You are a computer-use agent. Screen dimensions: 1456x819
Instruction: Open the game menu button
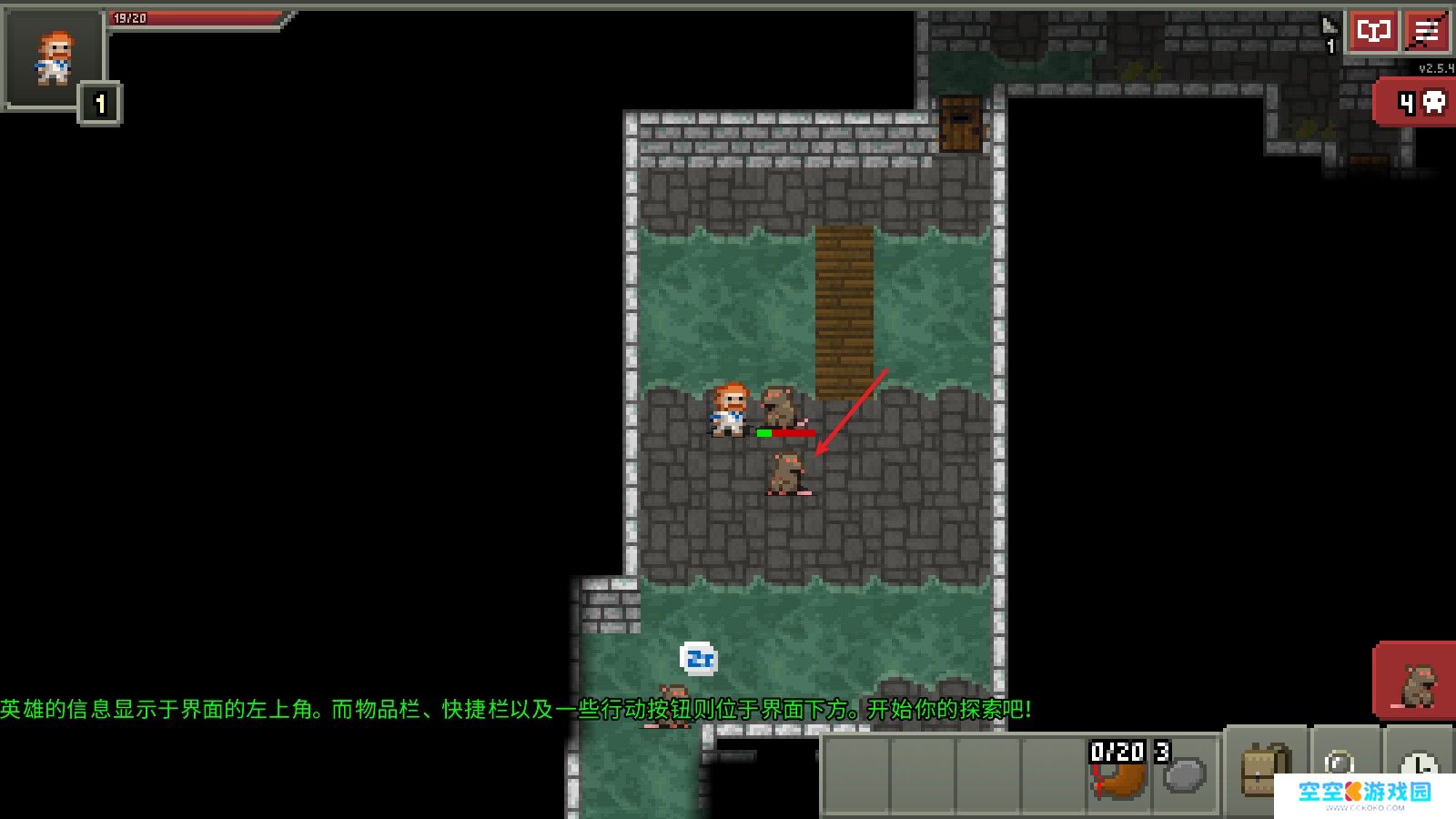tap(1427, 32)
